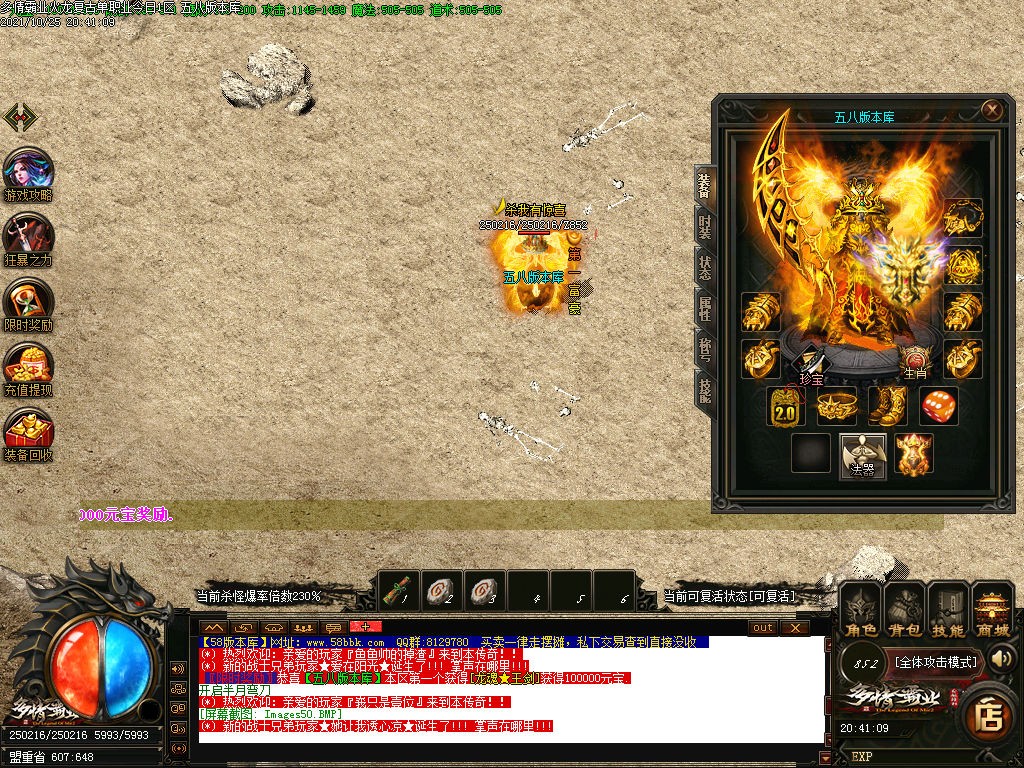
Task: Open 装备回收 equipment recycling
Action: (29, 433)
